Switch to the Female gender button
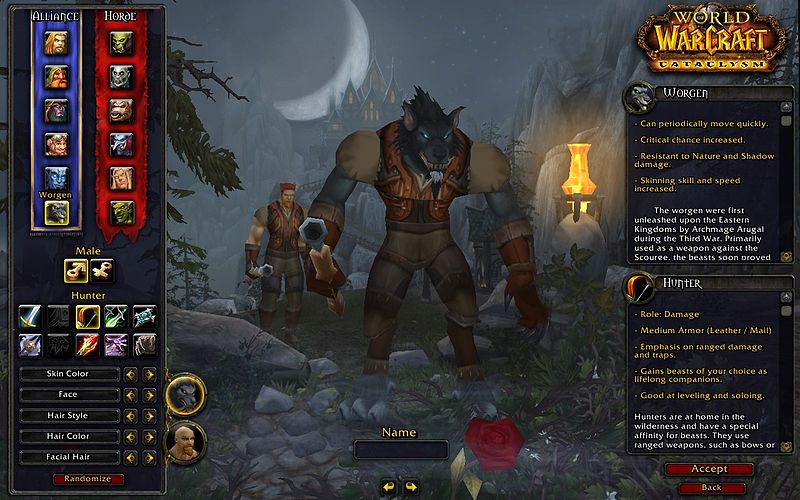This screenshot has height=500, width=800. coord(102,270)
